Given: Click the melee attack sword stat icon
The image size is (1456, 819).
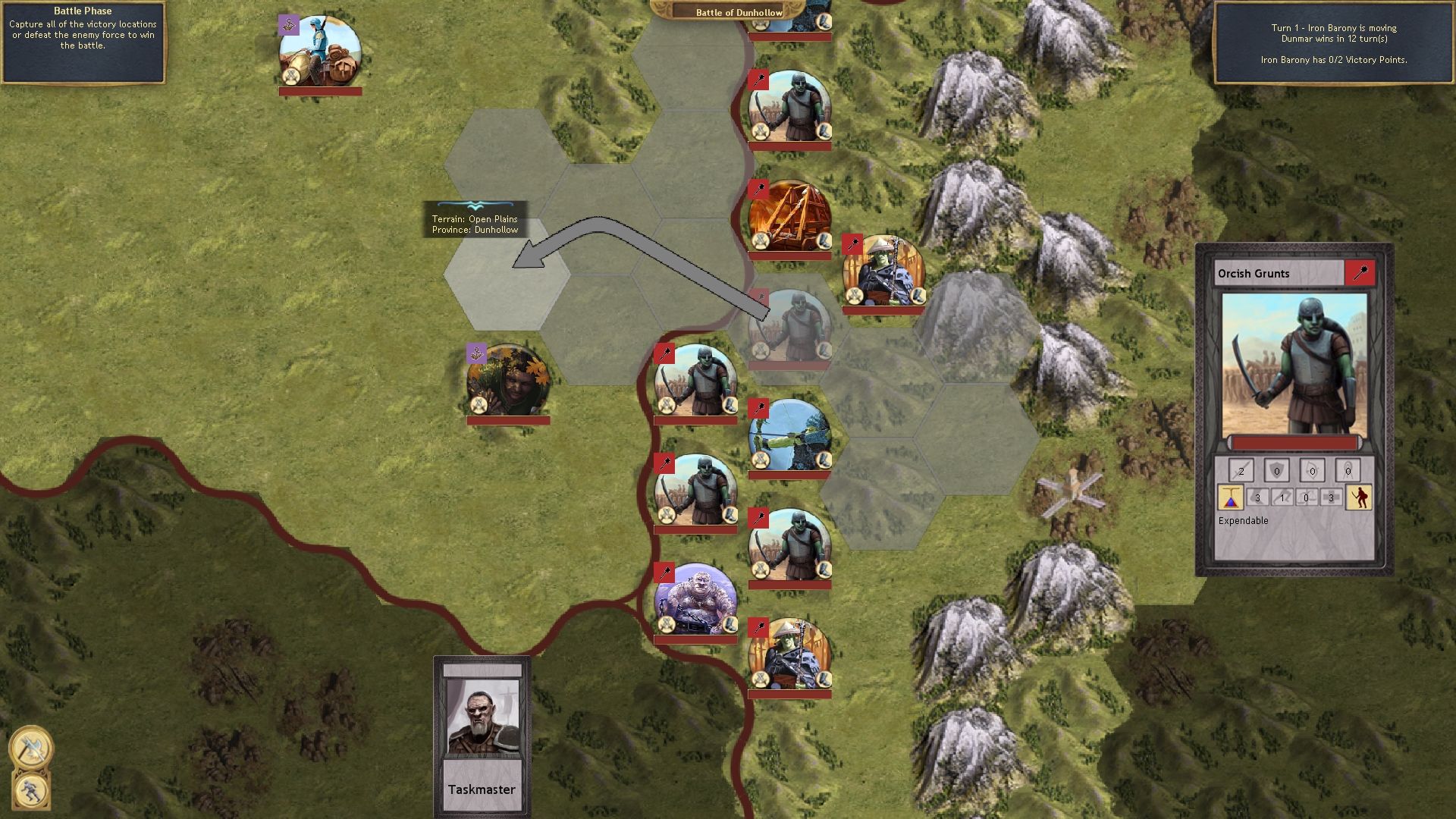Looking at the screenshot, I should pos(1241,469).
